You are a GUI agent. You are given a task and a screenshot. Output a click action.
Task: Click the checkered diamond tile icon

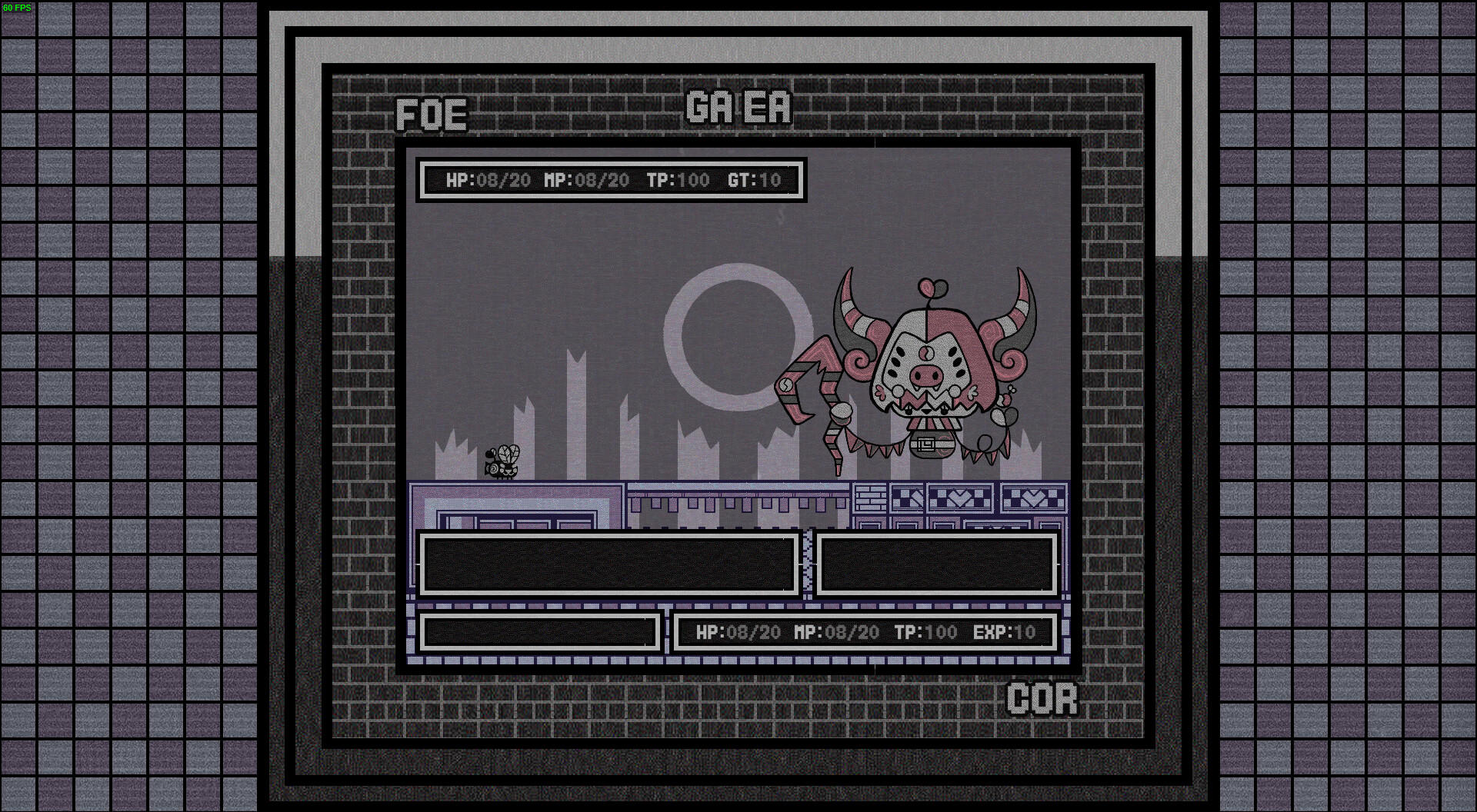pyautogui.click(x=908, y=498)
